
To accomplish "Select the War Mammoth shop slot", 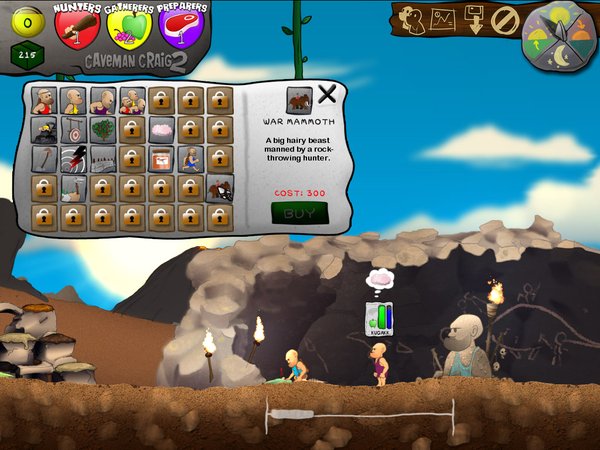I will pyautogui.click(x=220, y=187).
